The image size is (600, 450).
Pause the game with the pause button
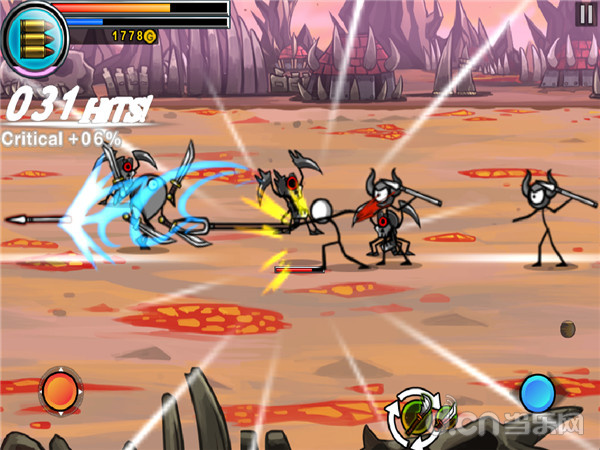pyautogui.click(x=585, y=13)
